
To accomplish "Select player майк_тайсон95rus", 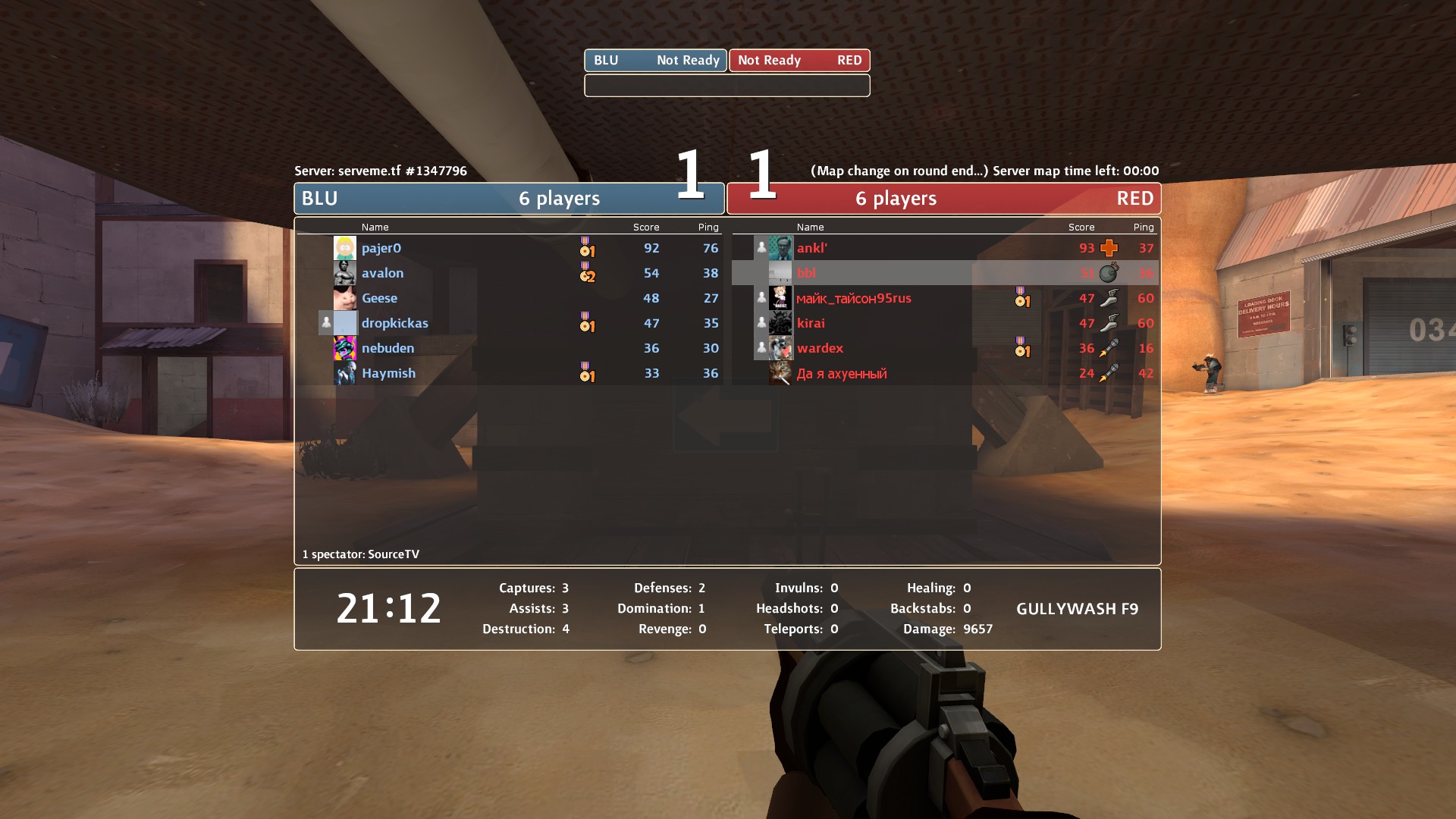I will (x=854, y=298).
